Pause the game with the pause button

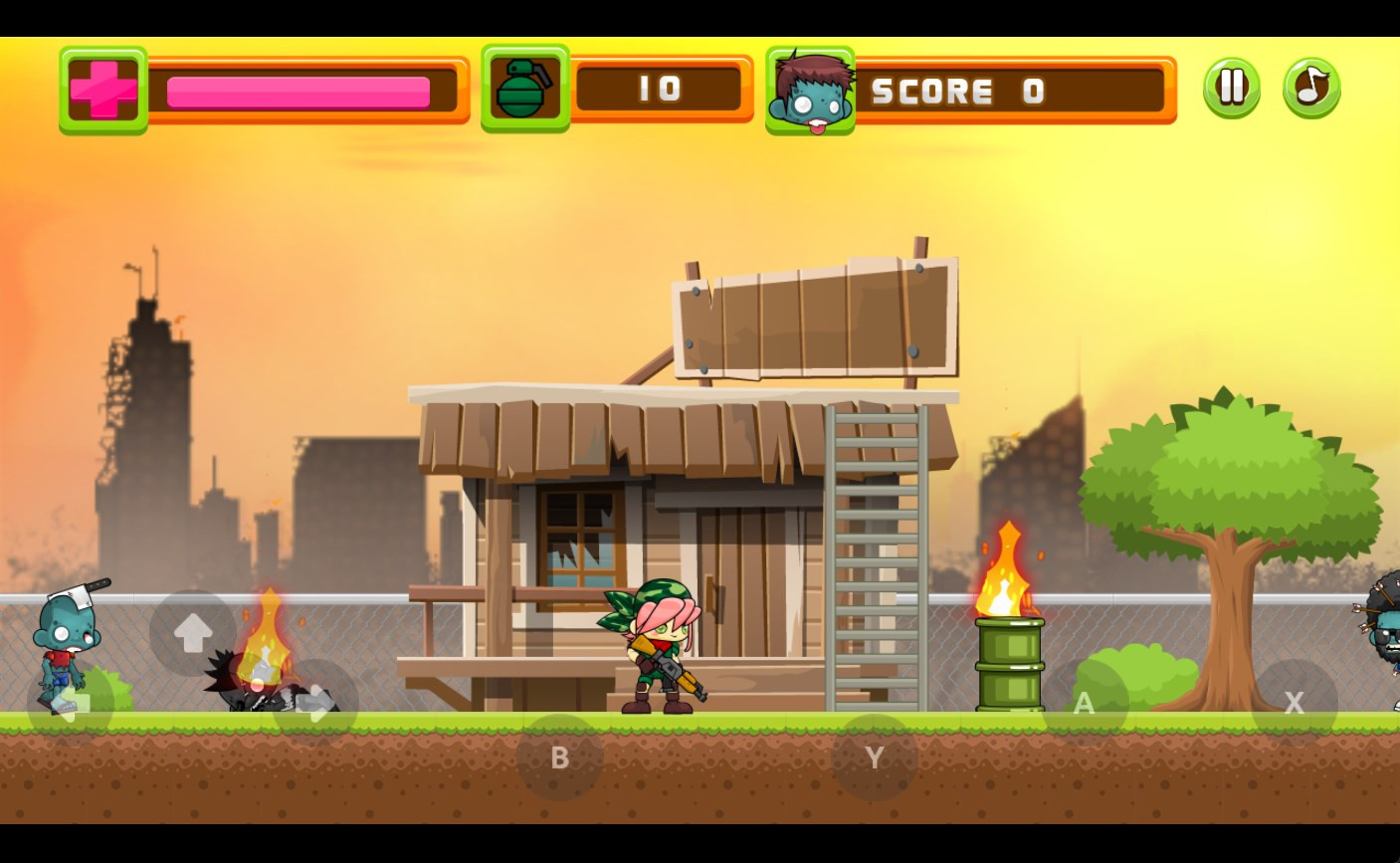(1231, 88)
